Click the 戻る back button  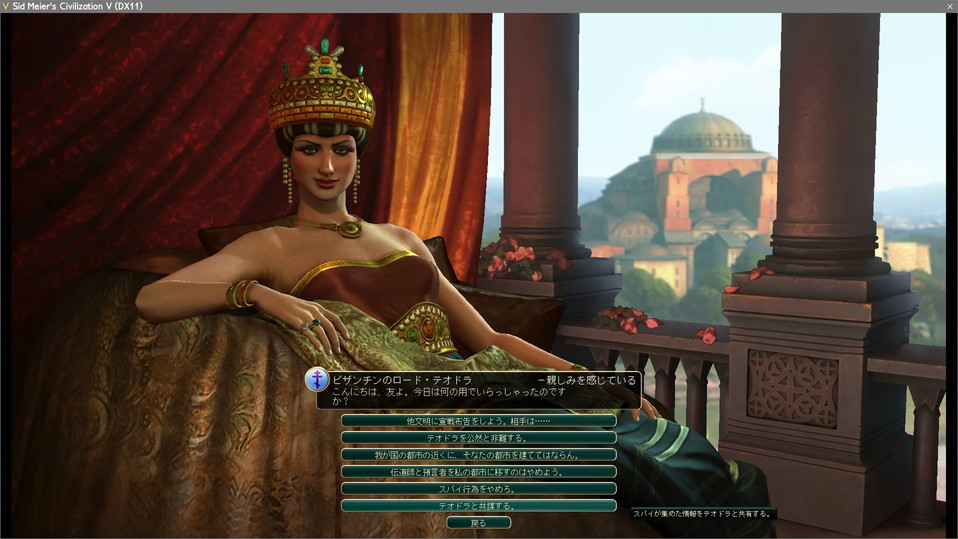point(478,523)
